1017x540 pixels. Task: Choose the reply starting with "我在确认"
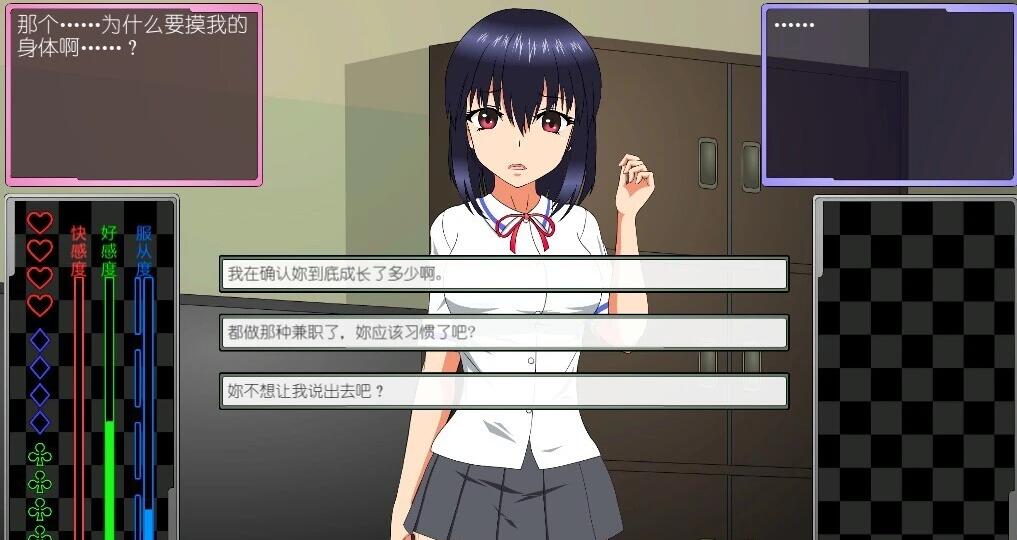tap(503, 274)
